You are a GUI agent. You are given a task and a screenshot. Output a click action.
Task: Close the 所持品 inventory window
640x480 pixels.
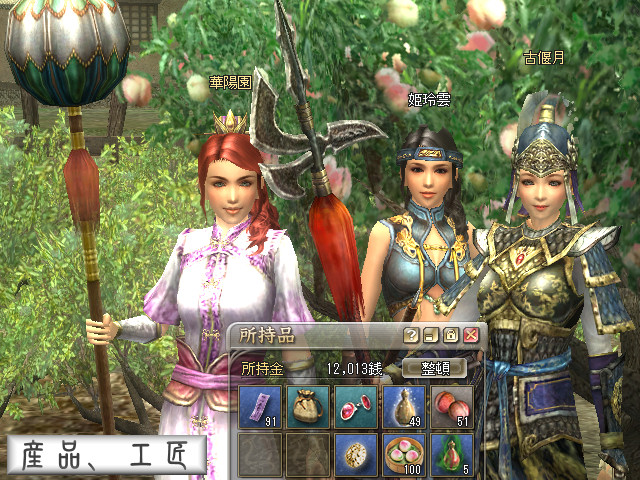(470, 335)
